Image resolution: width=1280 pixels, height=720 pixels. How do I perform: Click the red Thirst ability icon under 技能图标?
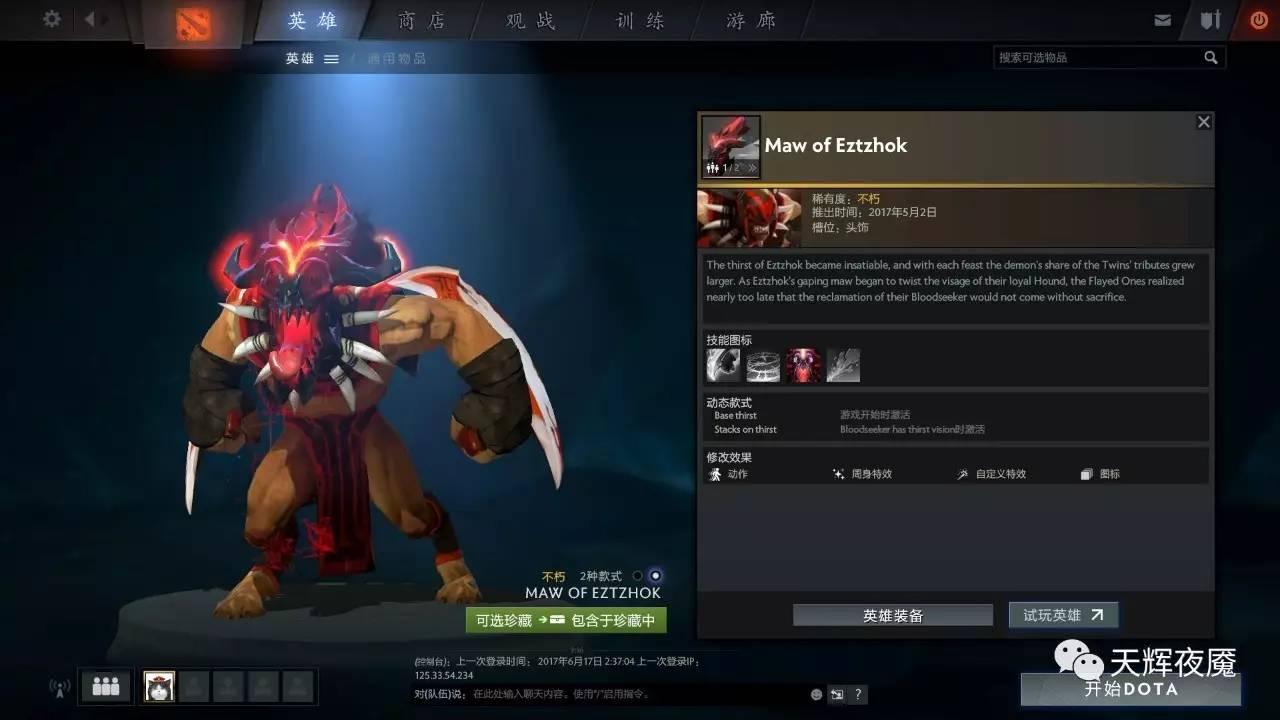click(803, 363)
